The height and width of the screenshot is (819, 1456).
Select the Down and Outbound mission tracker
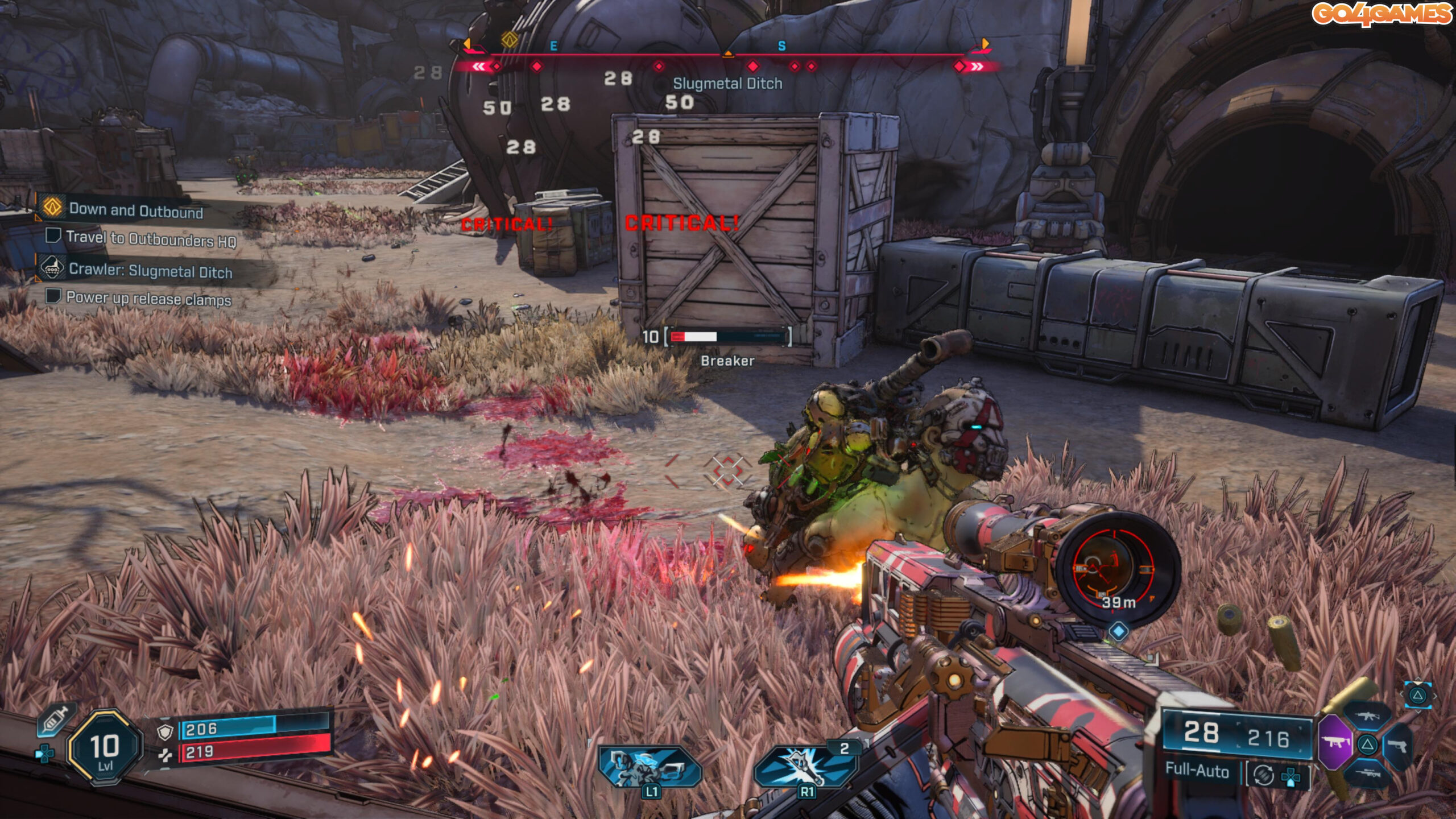click(135, 210)
